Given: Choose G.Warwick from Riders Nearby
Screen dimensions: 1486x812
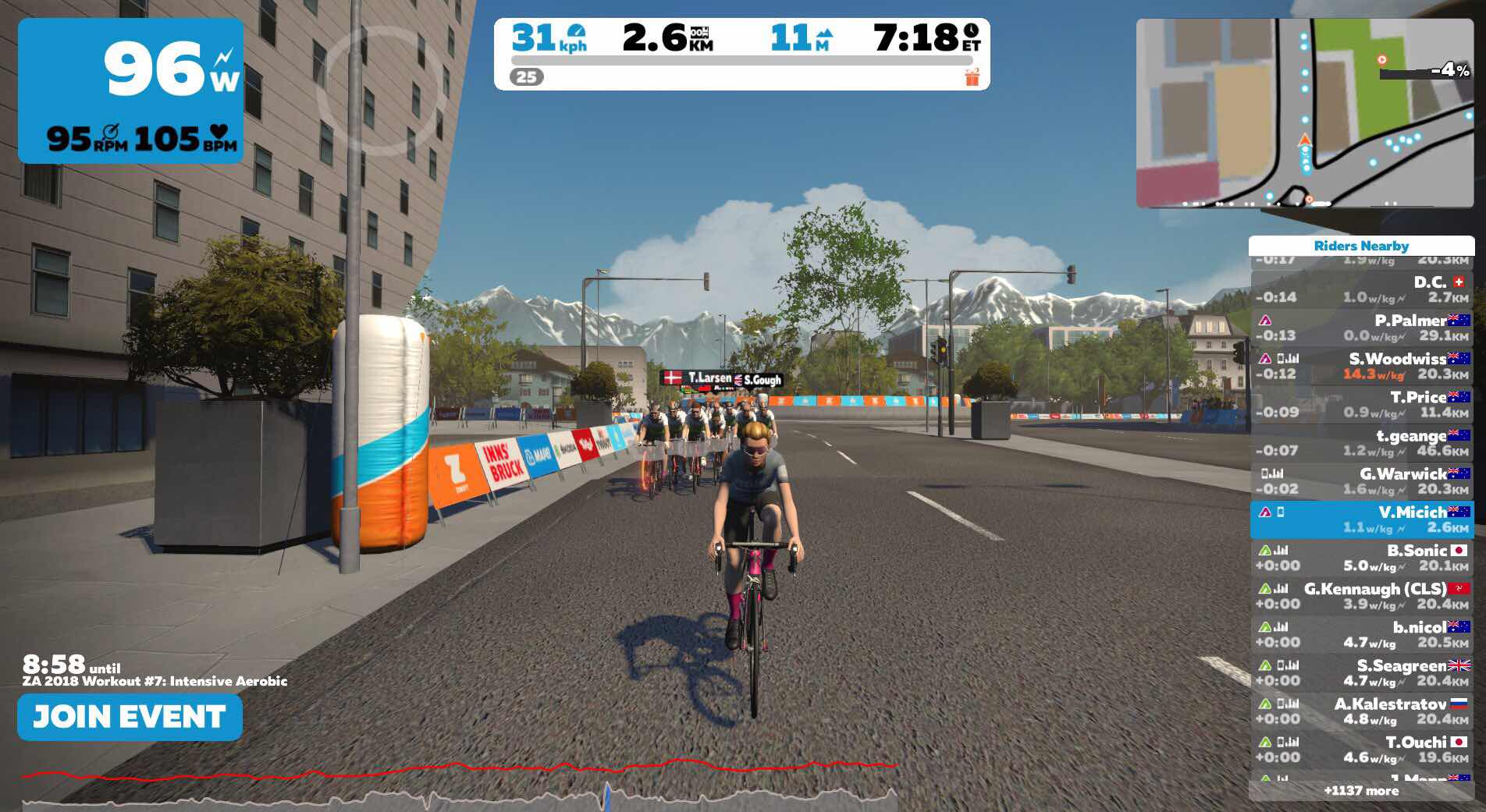Looking at the screenshot, I should coord(1361,480).
